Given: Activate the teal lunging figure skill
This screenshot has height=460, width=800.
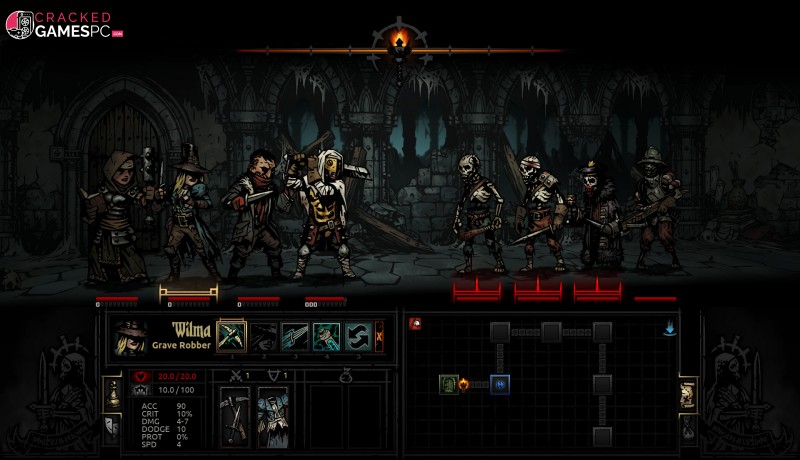Looking at the screenshot, I should tap(327, 336).
